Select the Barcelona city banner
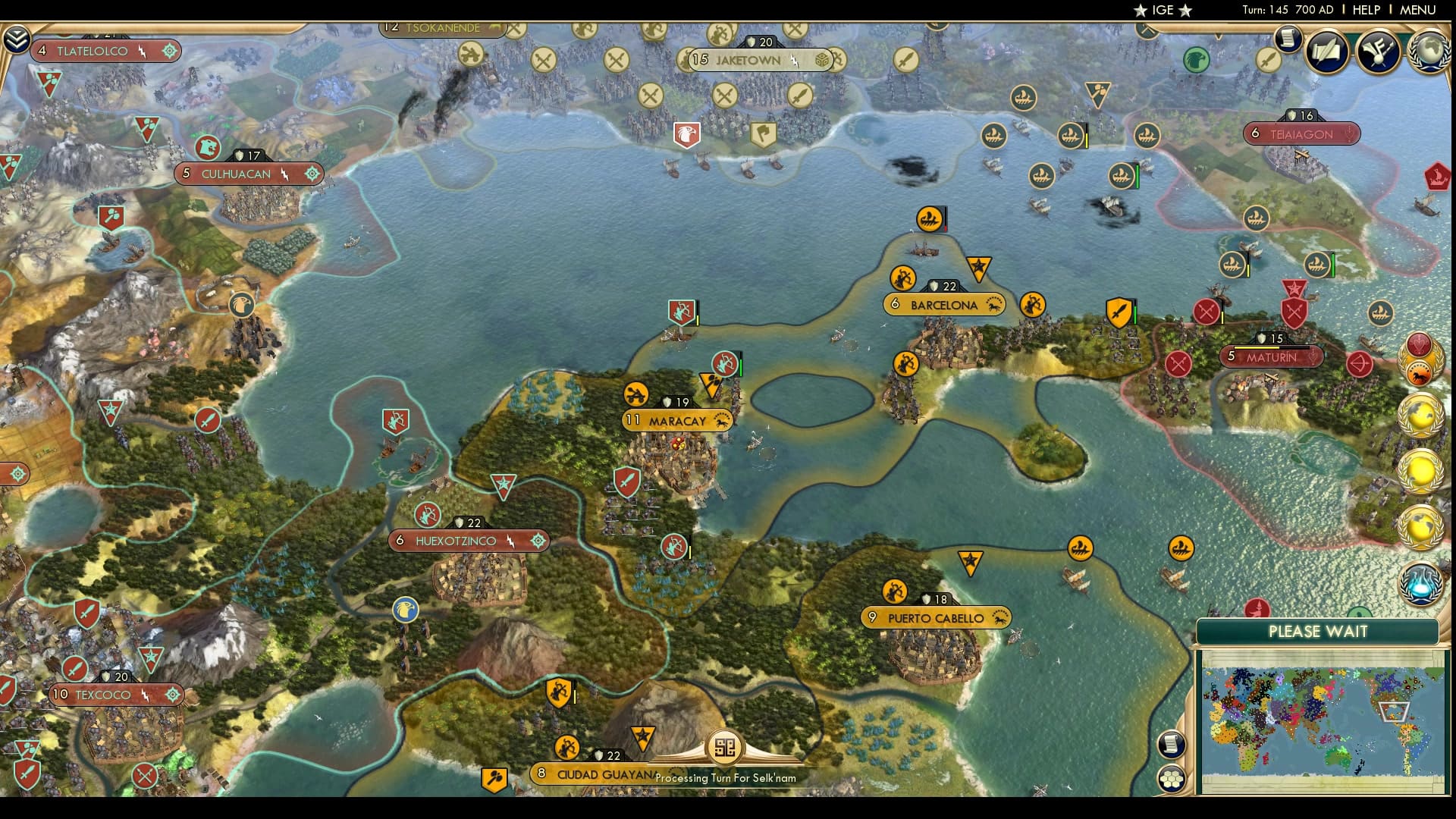1456x819 pixels. click(944, 304)
